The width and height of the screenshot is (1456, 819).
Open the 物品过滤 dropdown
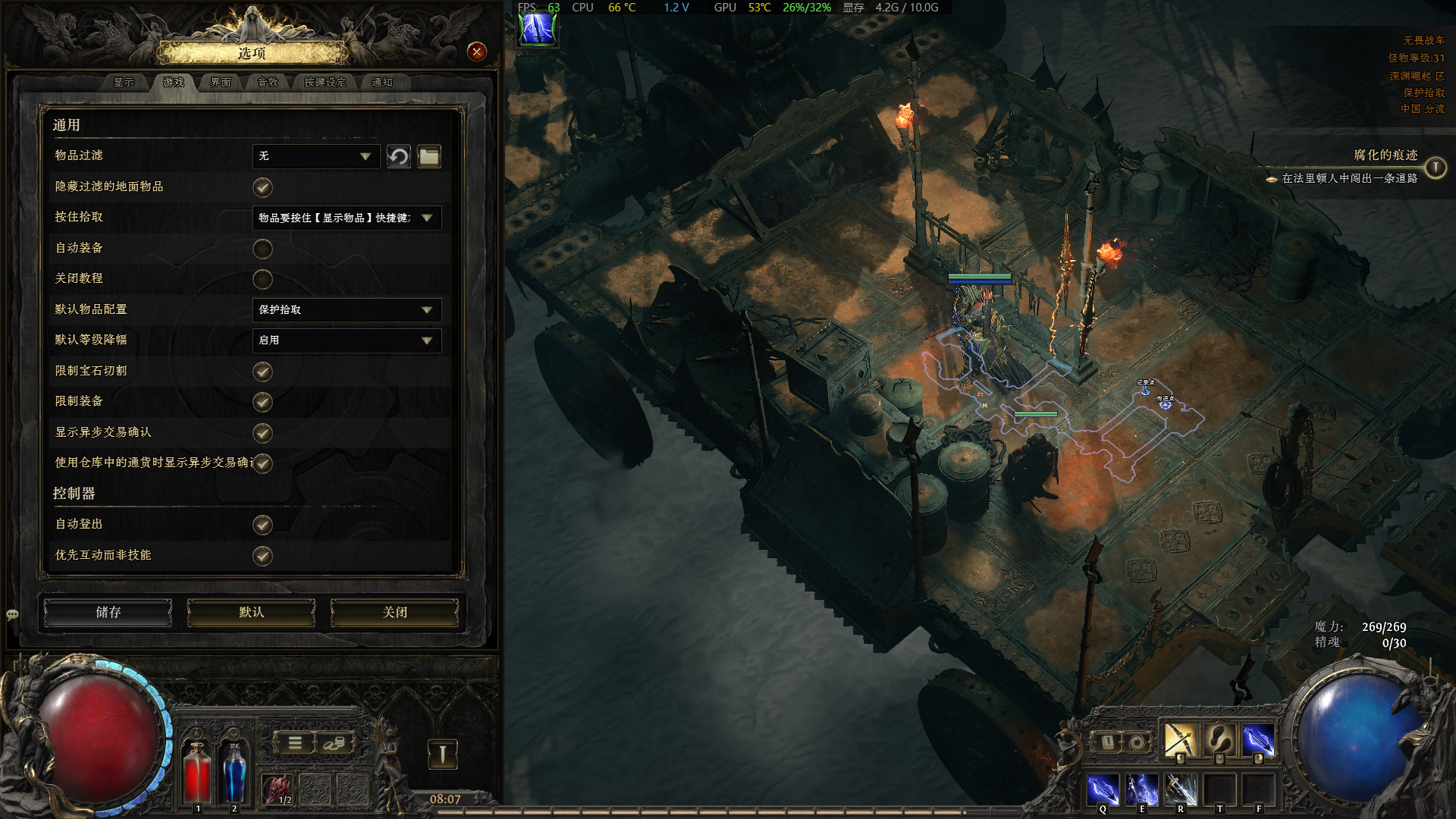[315, 156]
